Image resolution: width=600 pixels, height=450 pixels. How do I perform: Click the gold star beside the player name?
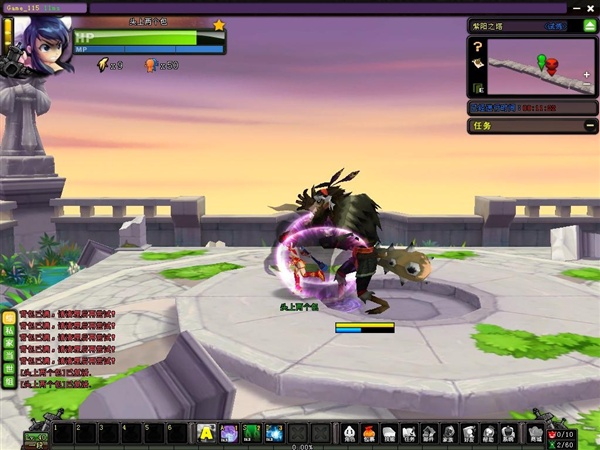point(218,24)
